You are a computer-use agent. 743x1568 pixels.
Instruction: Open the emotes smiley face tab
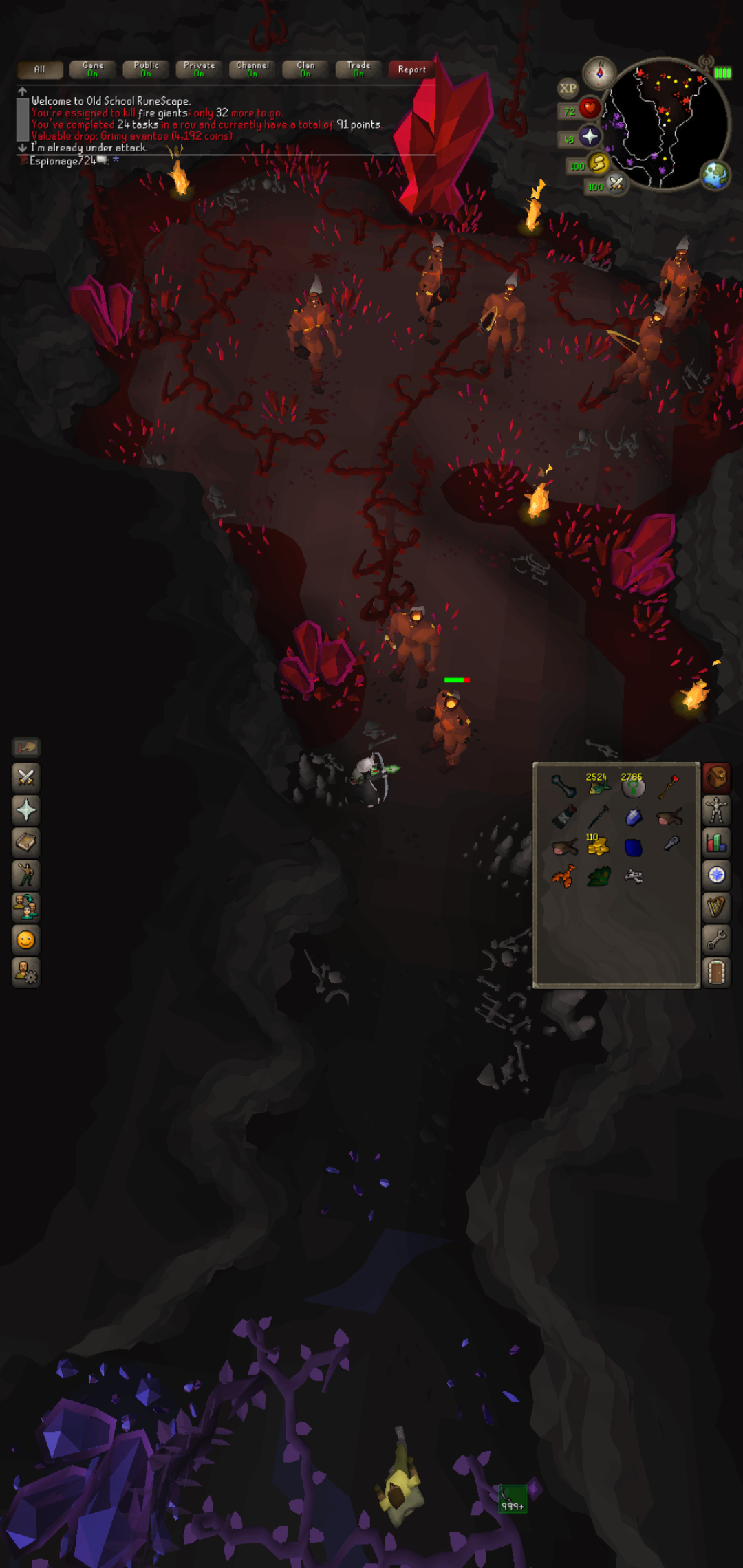point(26,940)
